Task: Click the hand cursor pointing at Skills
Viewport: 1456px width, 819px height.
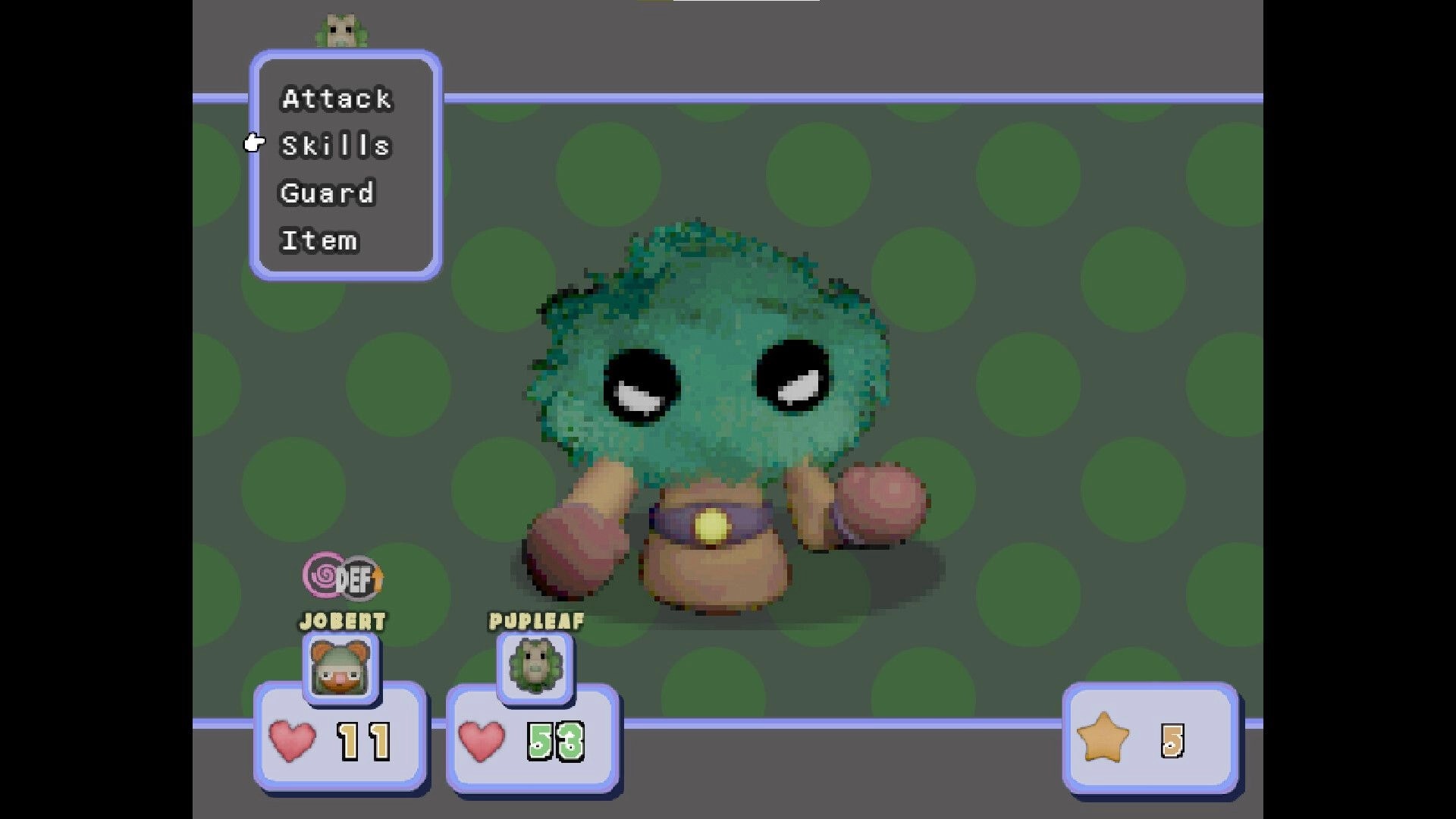Action: click(x=253, y=142)
